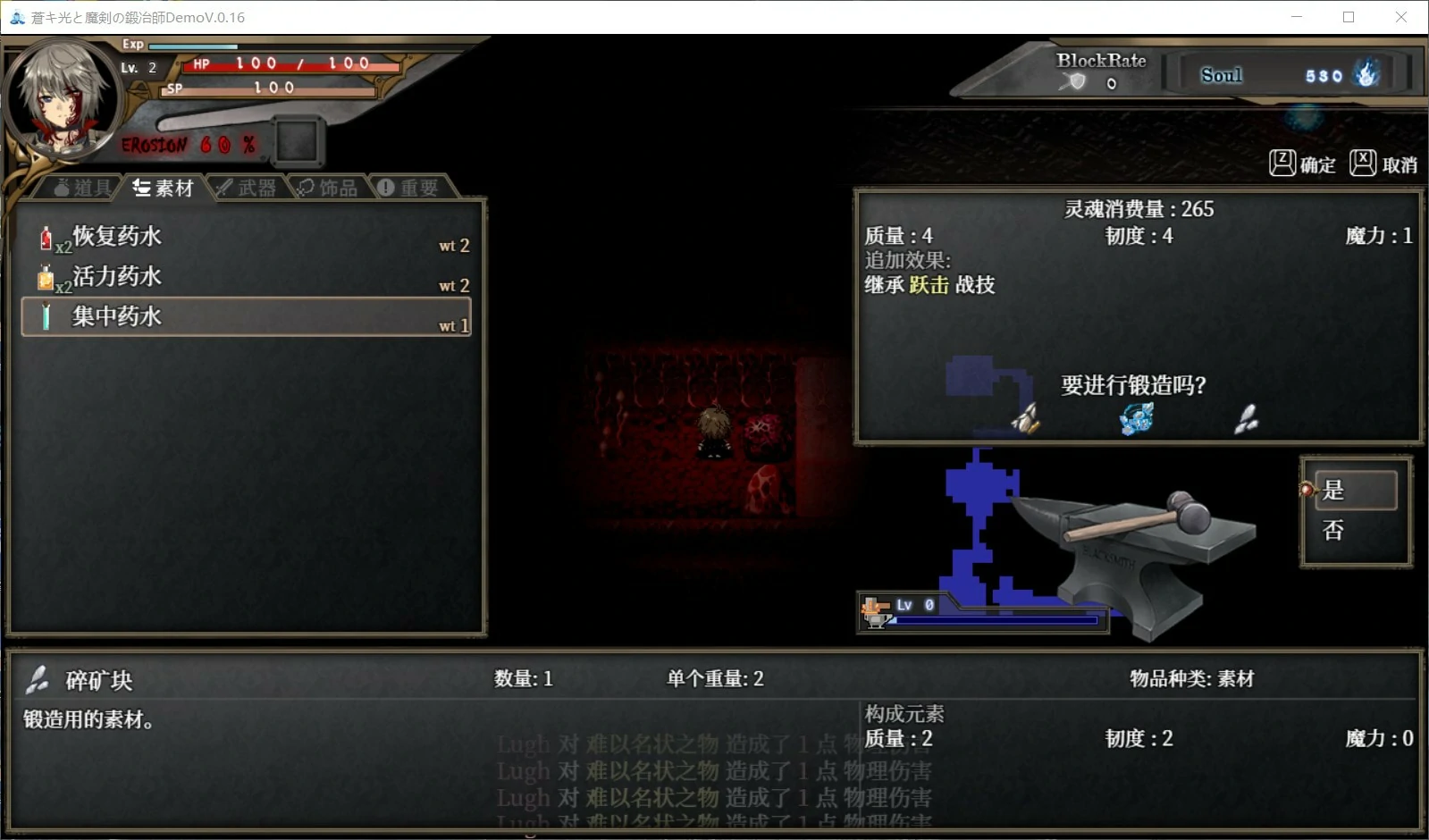1429x840 pixels.
Task: Click the character portrait in the status panel
Action: pos(61,98)
